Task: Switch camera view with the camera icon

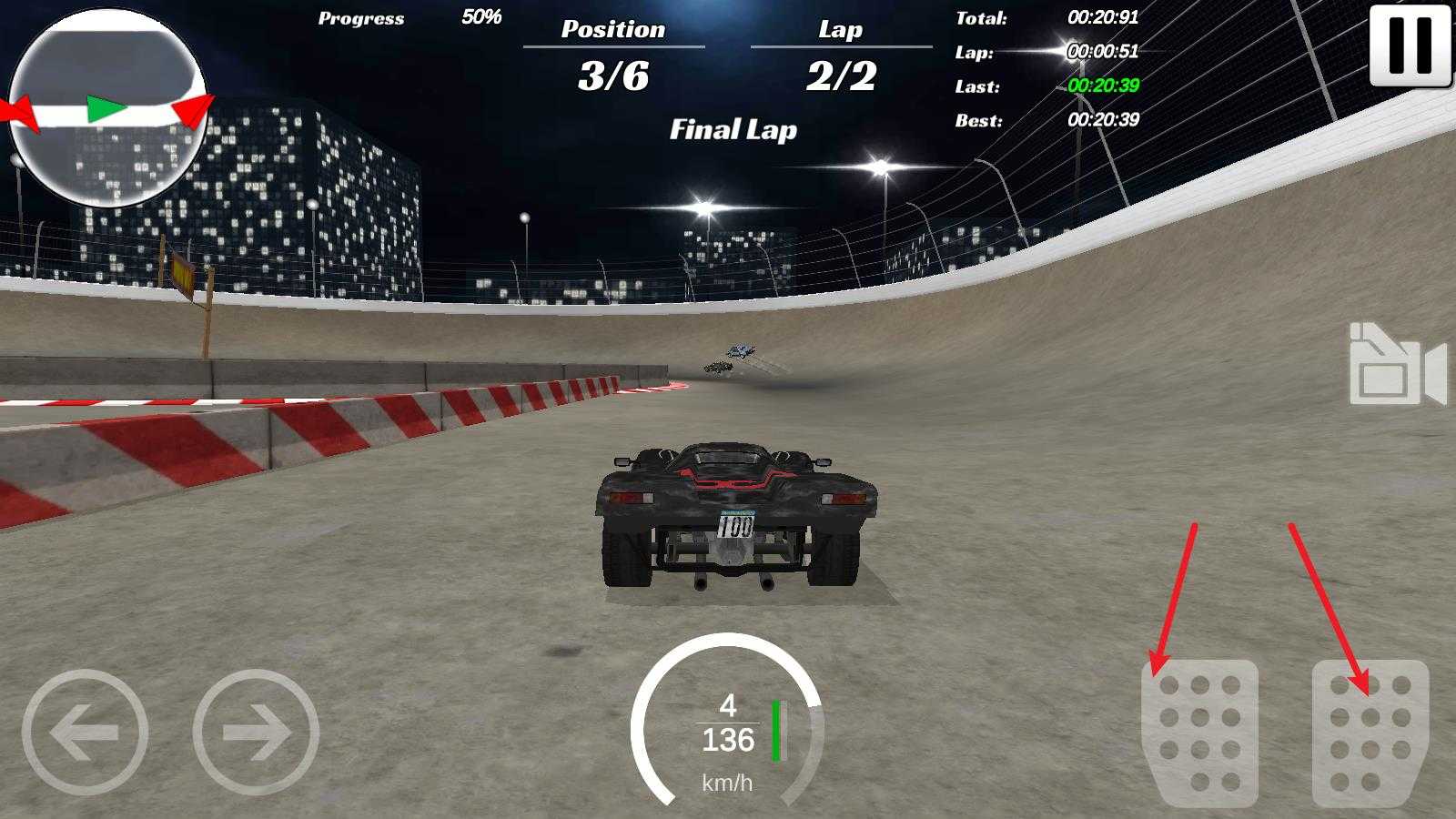Action: click(x=1397, y=364)
